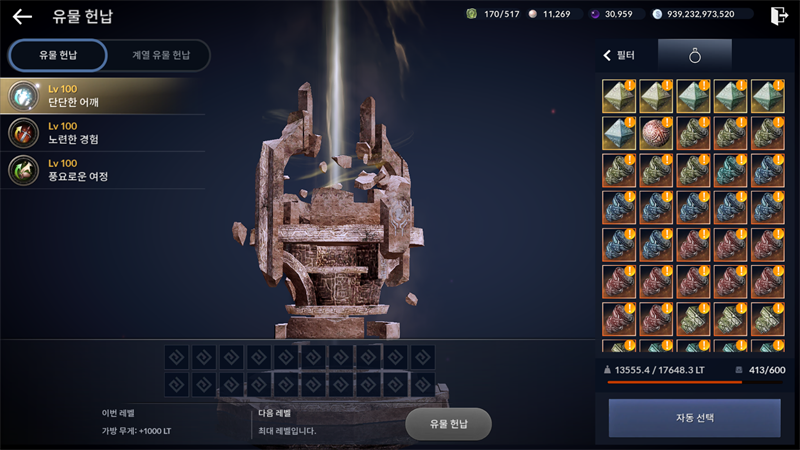Select the 풍요로운 여정 relic entry
Screen dimensions: 800x450
(x=100, y=170)
